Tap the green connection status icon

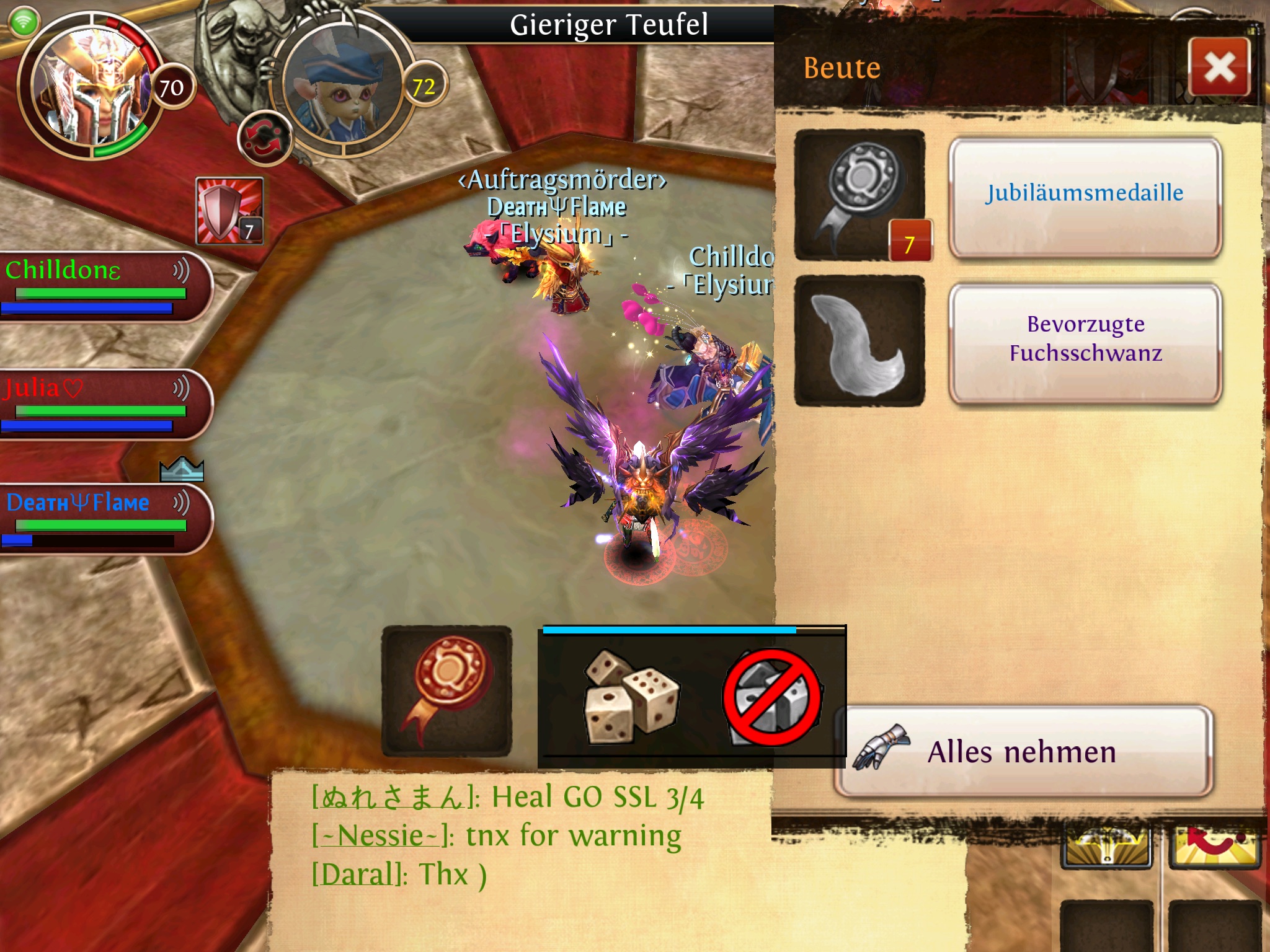(x=24, y=23)
